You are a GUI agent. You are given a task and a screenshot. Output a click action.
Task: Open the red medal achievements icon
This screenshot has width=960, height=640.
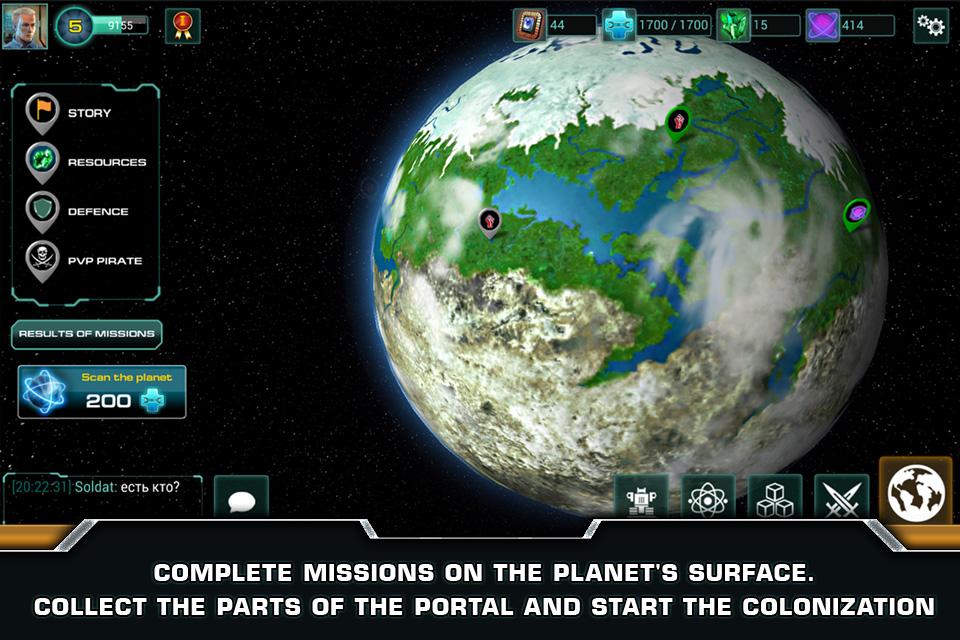182,26
